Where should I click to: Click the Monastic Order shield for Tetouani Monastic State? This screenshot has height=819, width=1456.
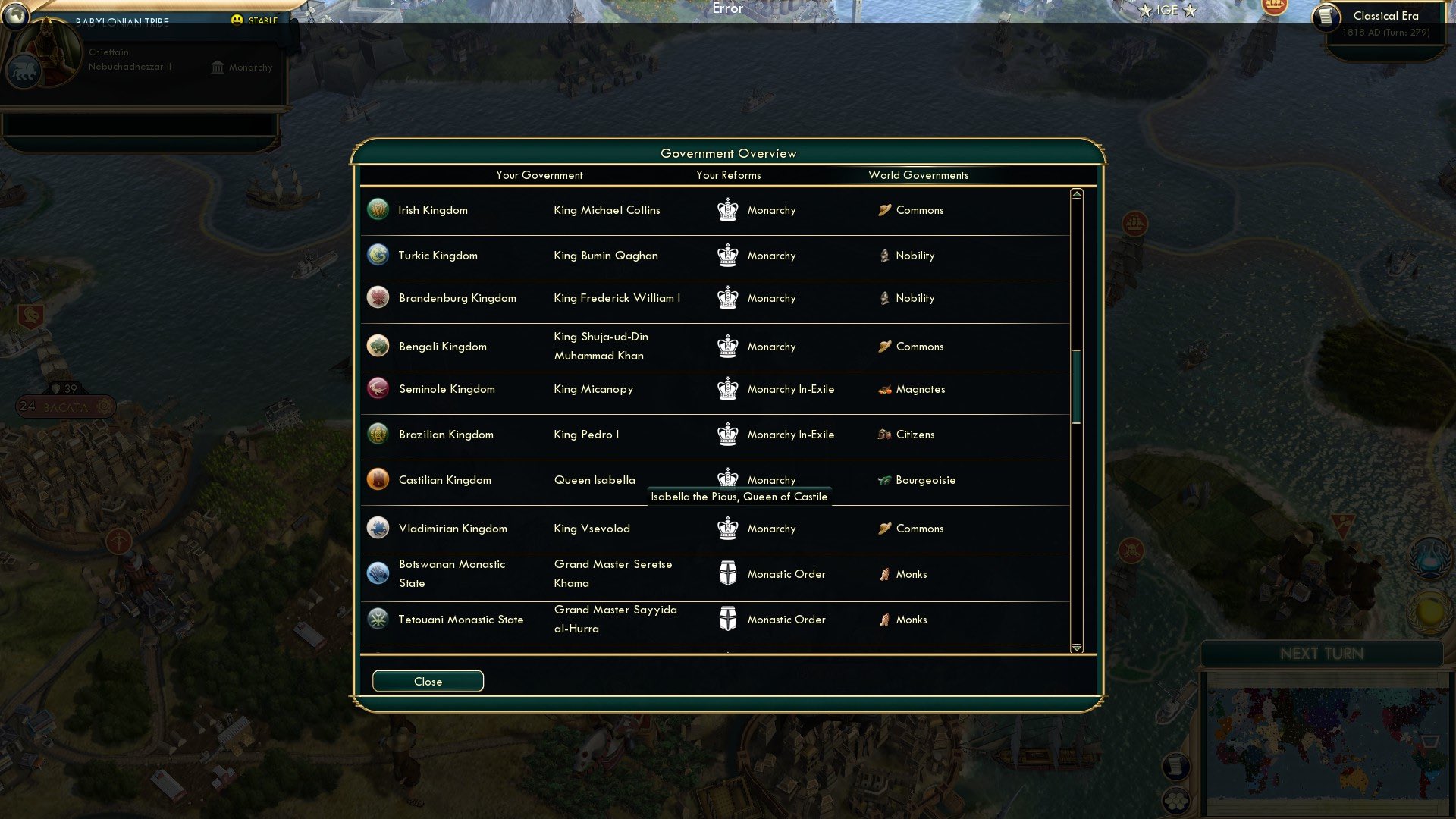pos(729,619)
